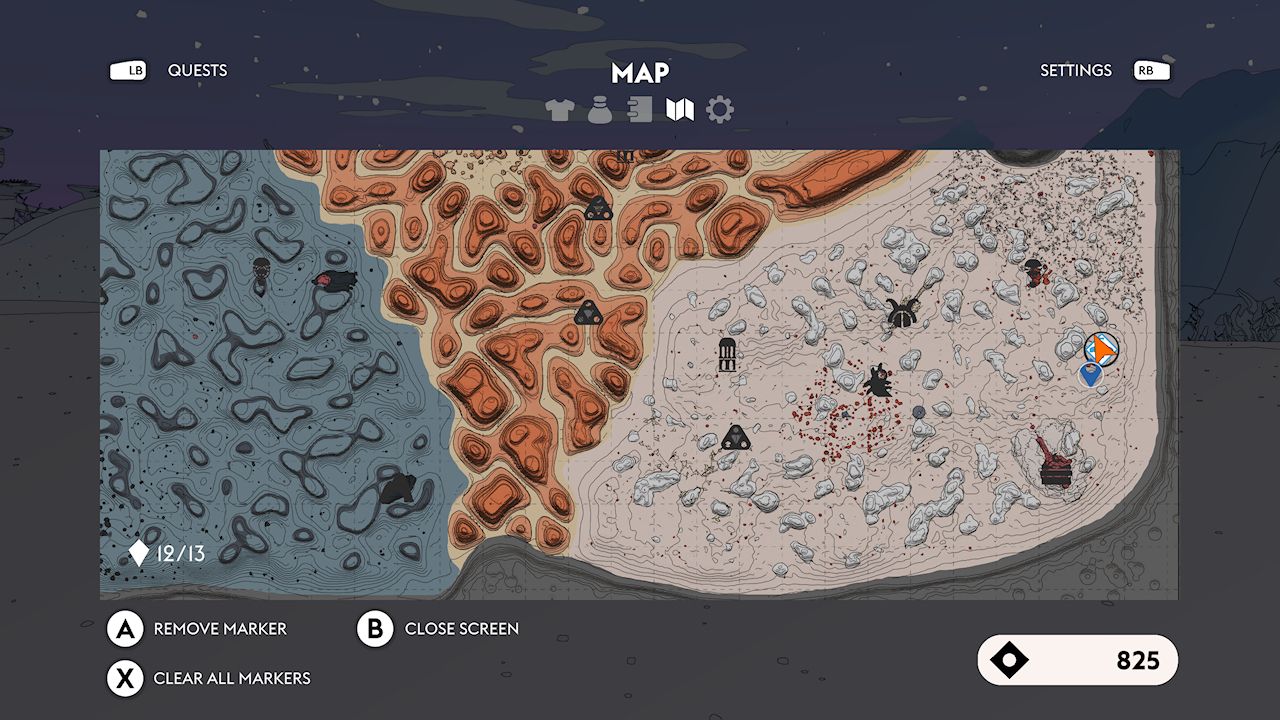The width and height of the screenshot is (1280, 720).
Task: Select the red cannon landmark on the map
Action: (1052, 462)
